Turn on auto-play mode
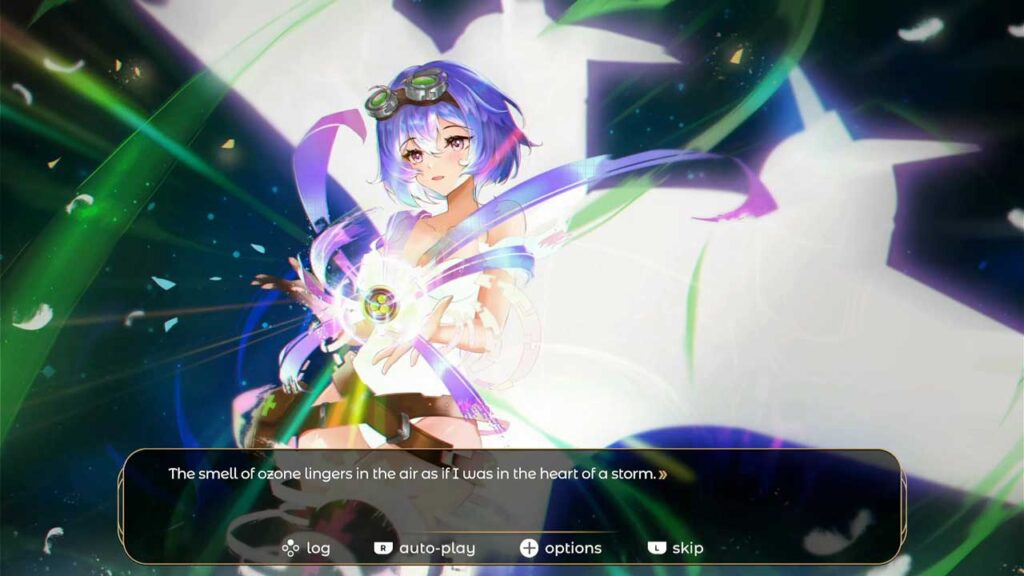This screenshot has width=1024, height=576. click(425, 548)
